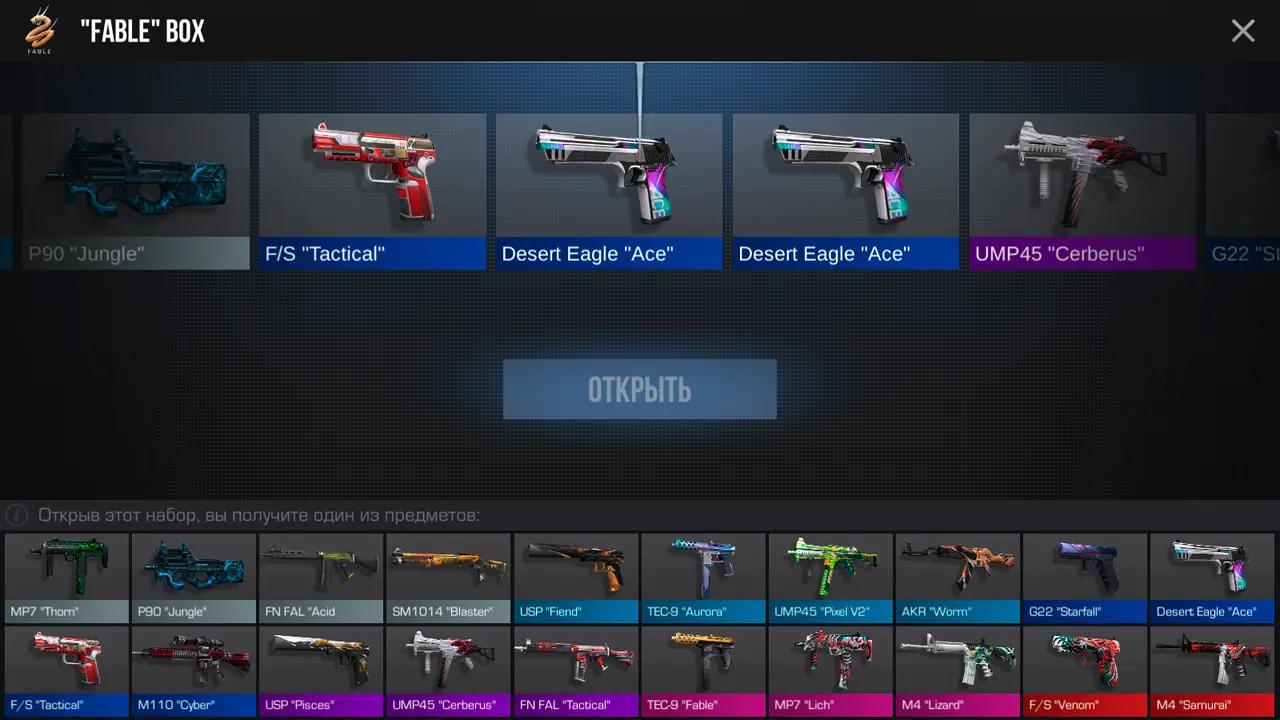This screenshot has height=720, width=1280.
Task: Select the MP7 "Thorn" item thumbnail
Action: [x=67, y=577]
